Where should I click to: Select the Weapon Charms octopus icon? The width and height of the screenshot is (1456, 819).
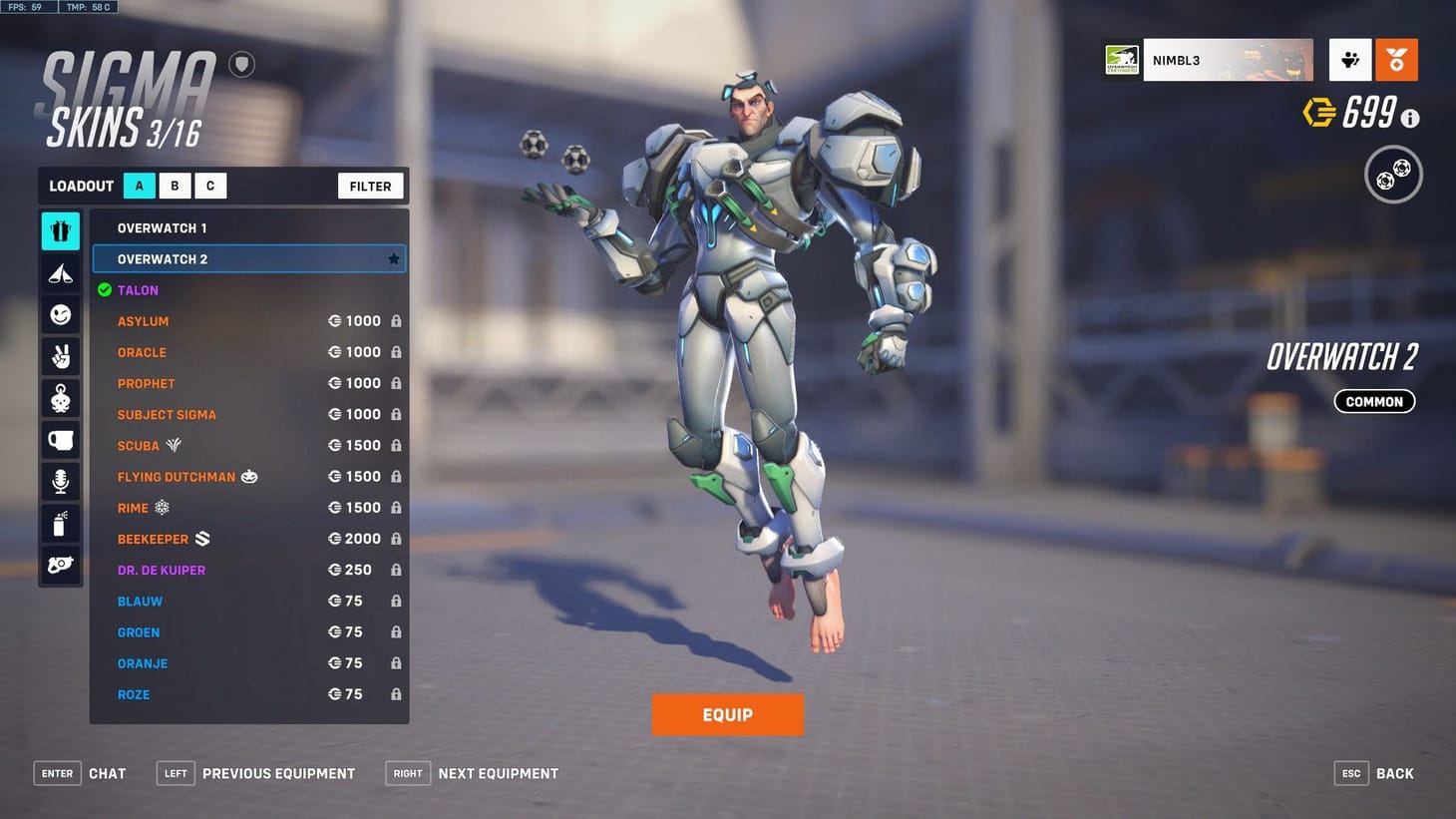point(60,398)
